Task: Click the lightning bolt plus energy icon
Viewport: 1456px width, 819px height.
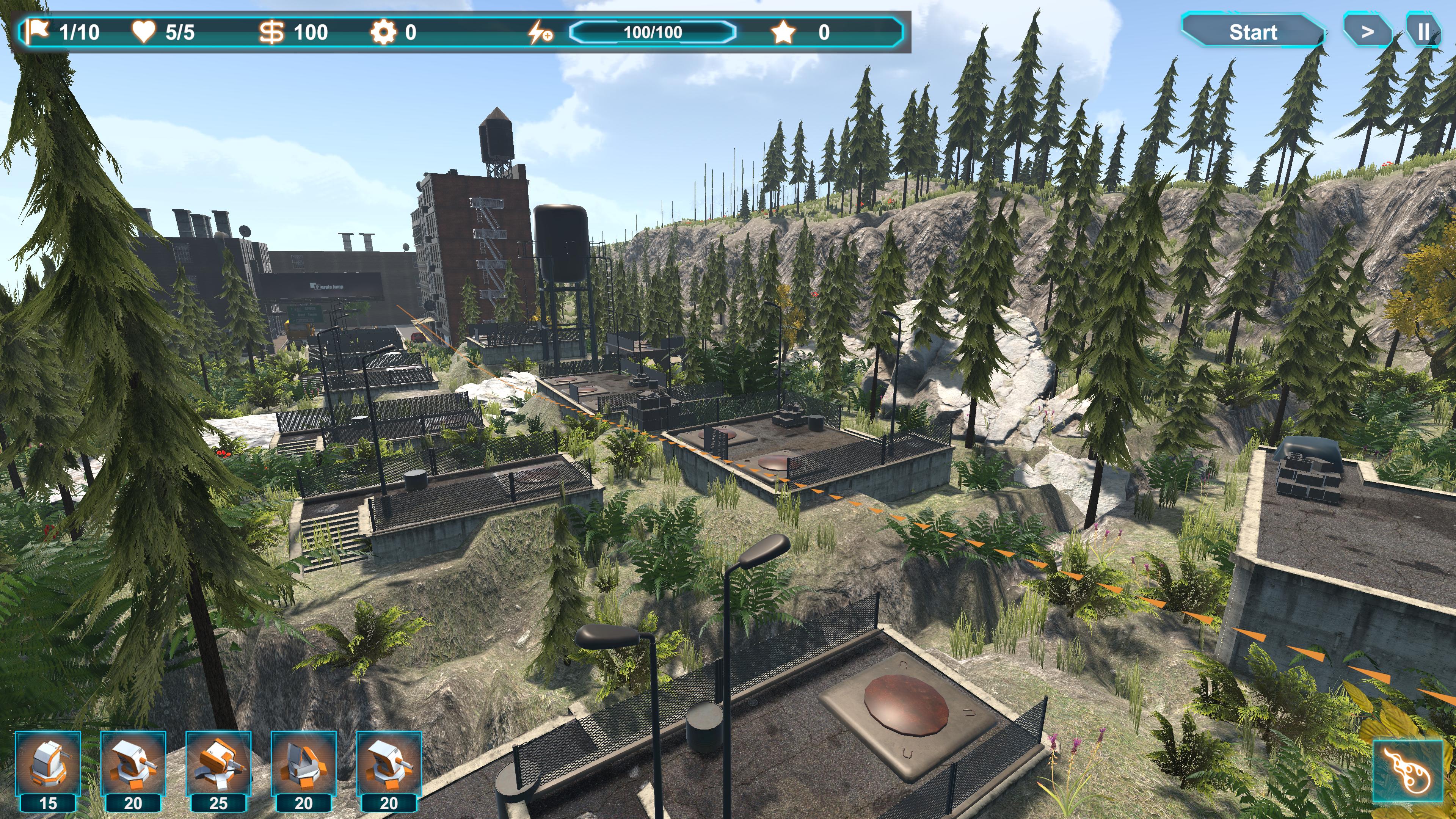Action: [539, 32]
